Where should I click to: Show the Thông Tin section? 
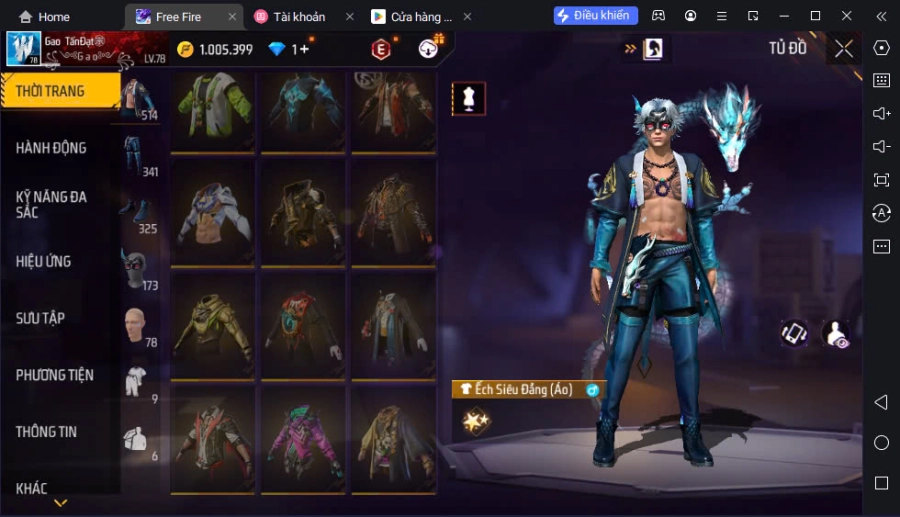(x=47, y=432)
